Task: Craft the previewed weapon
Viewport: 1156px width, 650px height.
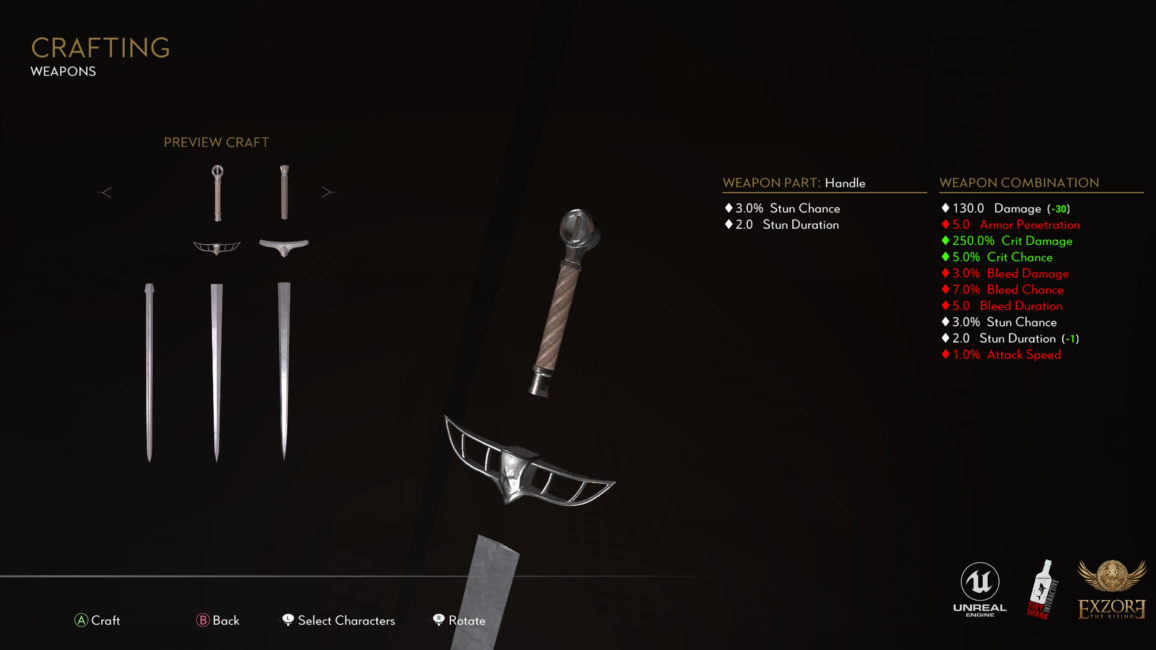Action: (97, 620)
